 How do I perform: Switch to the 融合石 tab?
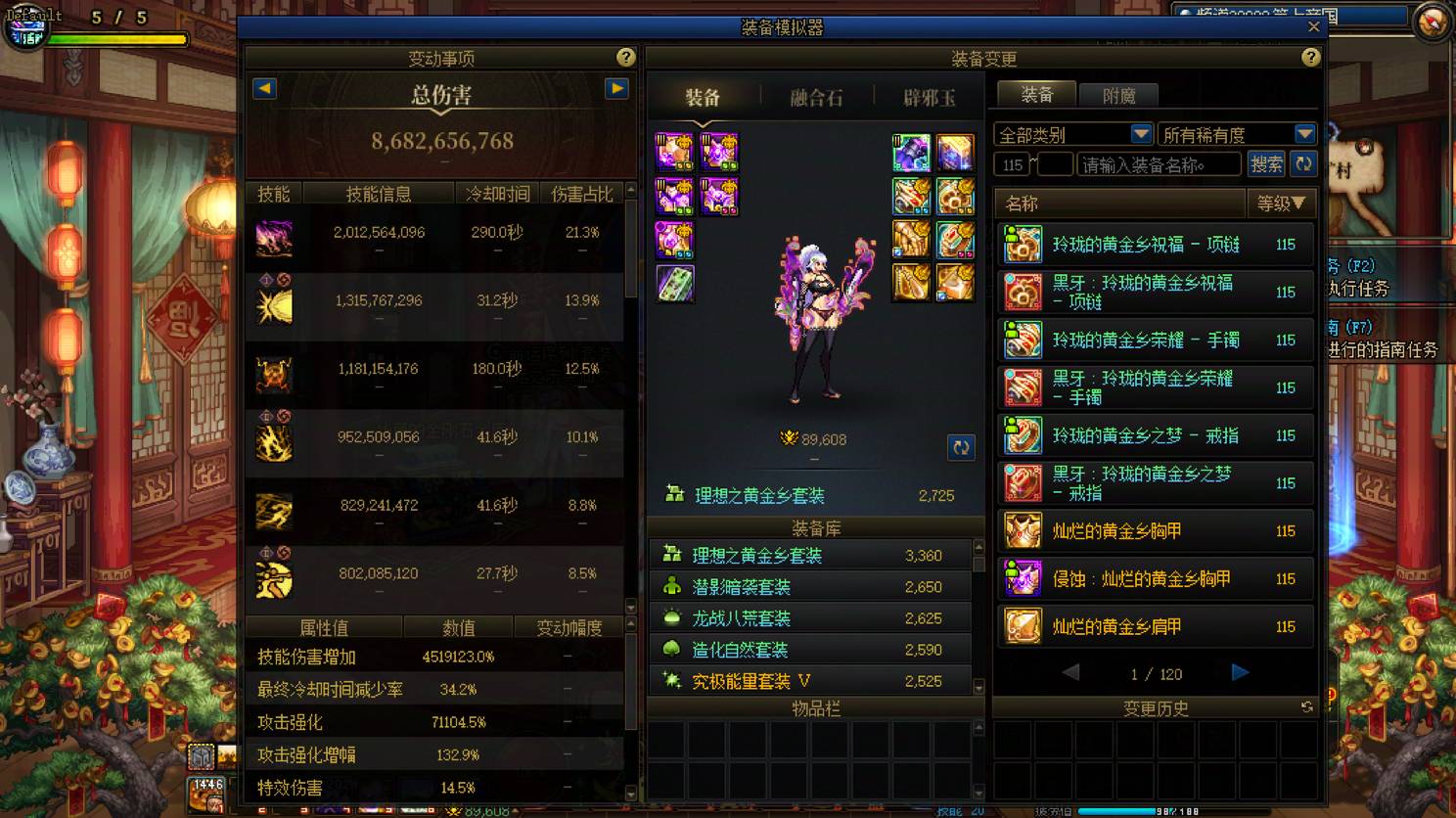point(818,96)
